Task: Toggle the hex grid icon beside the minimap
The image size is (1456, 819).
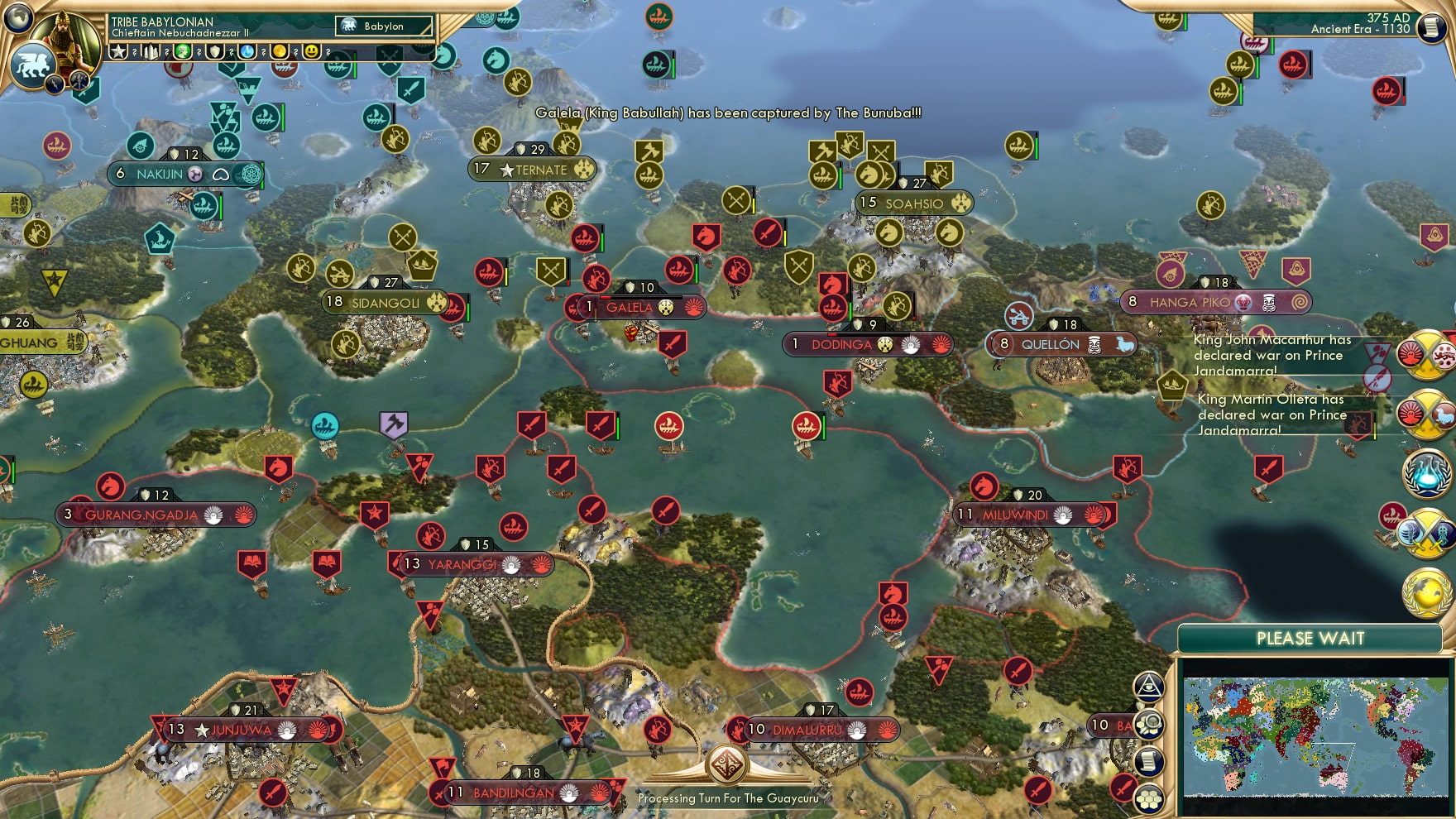Action: [x=1149, y=798]
